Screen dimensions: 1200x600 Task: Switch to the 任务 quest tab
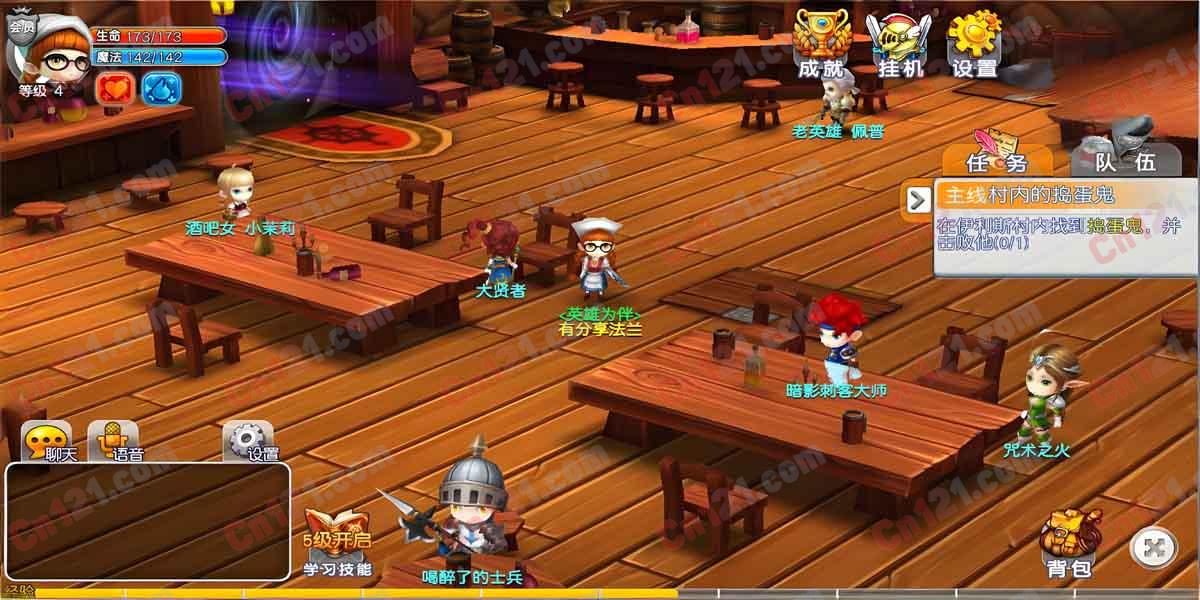pos(996,158)
